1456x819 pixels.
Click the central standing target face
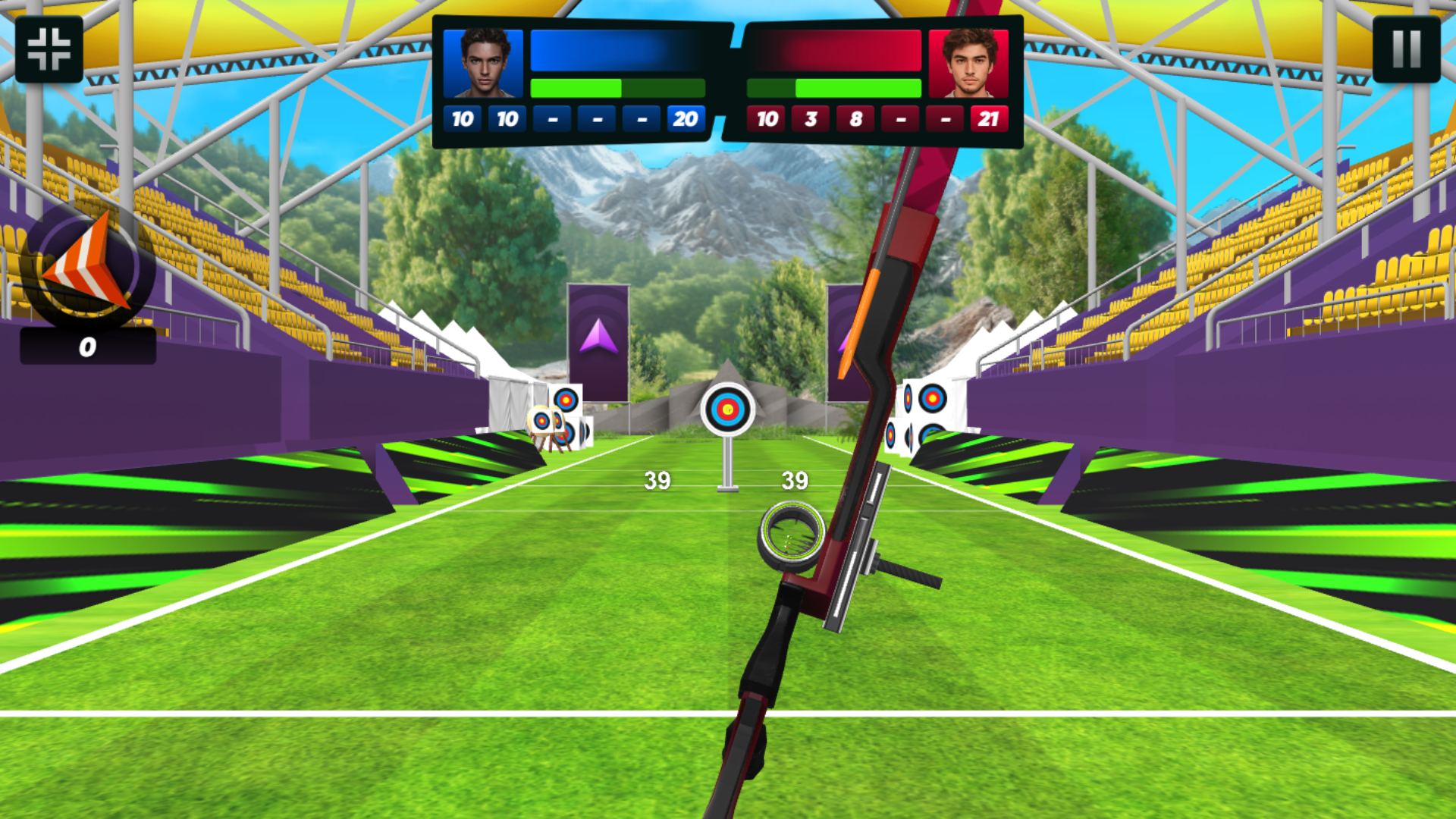(x=729, y=408)
